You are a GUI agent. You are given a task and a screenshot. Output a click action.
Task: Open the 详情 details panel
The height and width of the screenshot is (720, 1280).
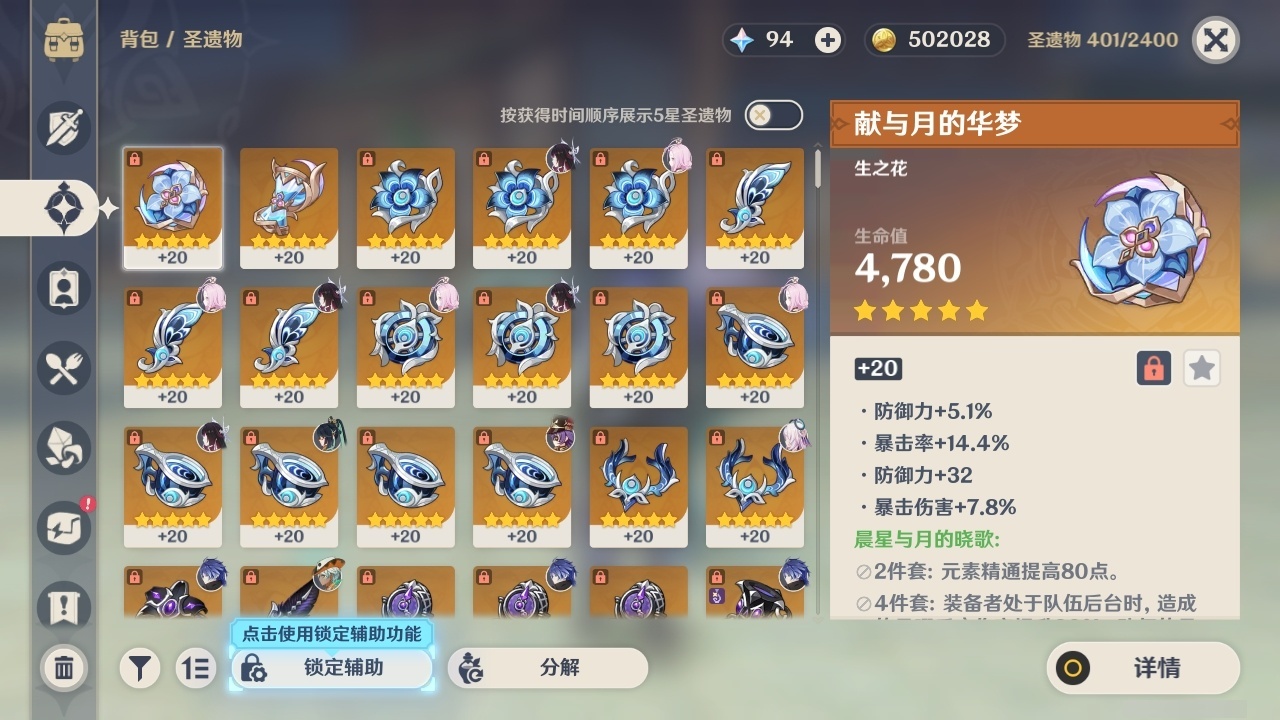coord(1140,668)
